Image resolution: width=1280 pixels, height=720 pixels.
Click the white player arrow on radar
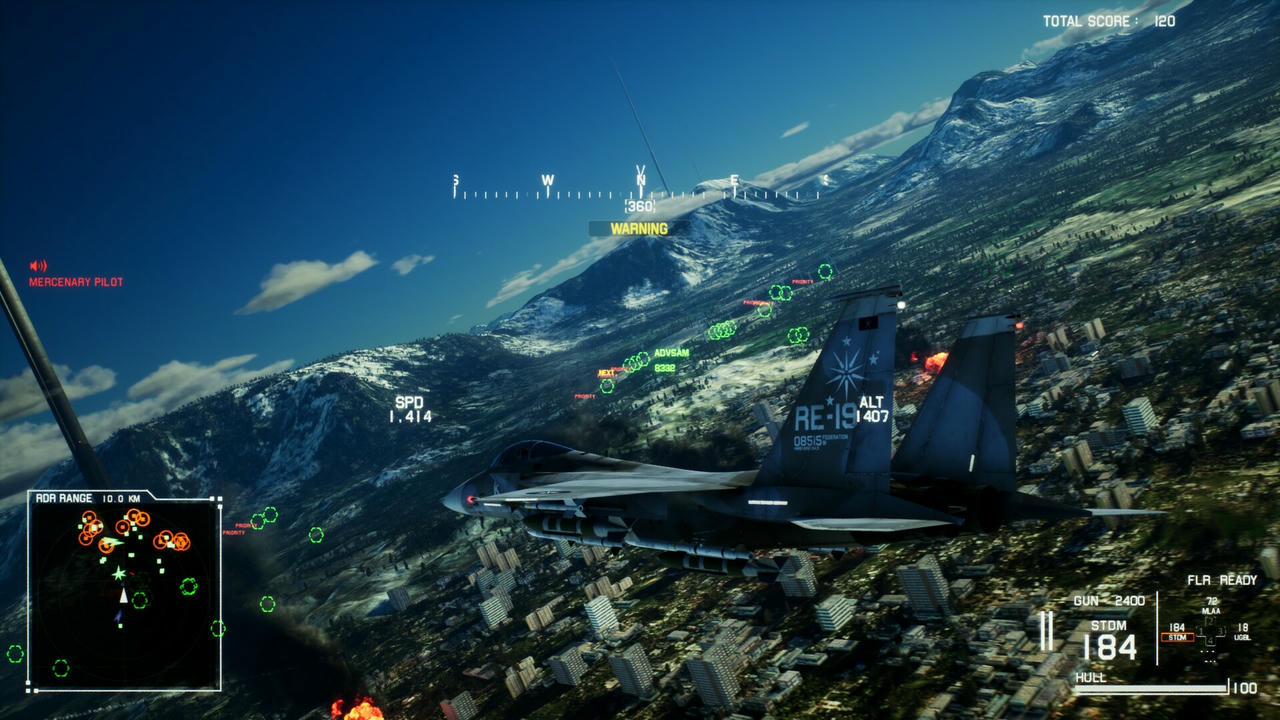tap(123, 596)
